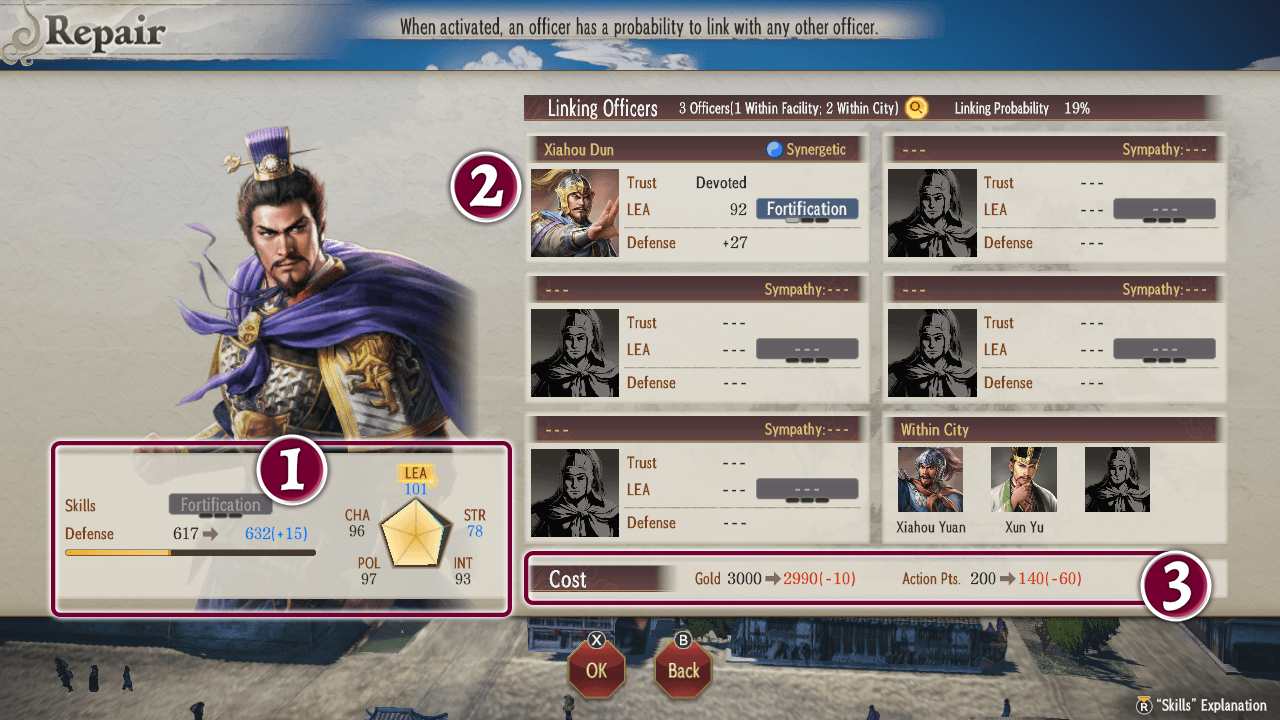Screen dimensions: 1280x720
Task: Open the linking officers magnifier icon
Action: point(916,108)
